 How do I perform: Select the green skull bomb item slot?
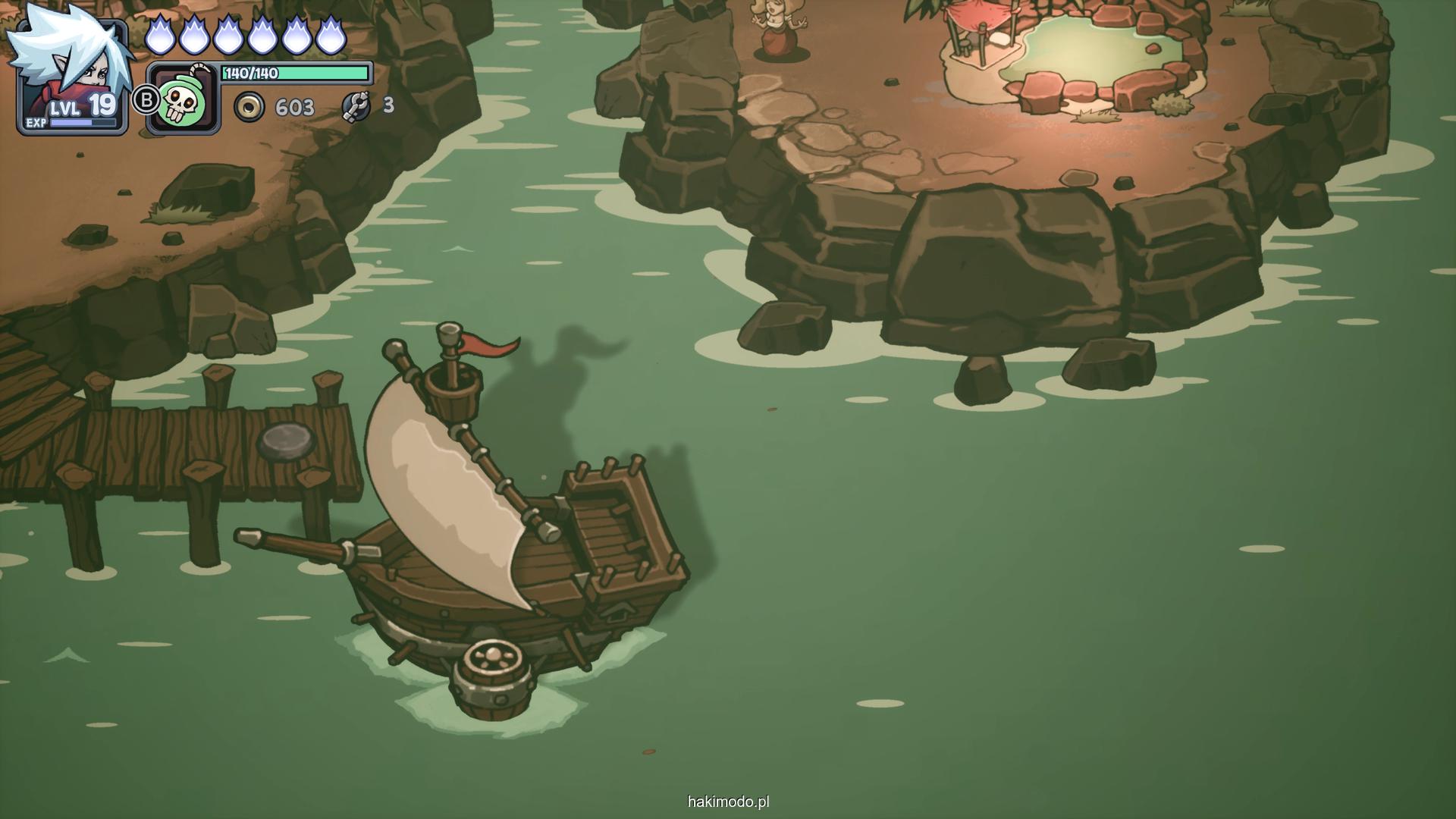click(183, 99)
